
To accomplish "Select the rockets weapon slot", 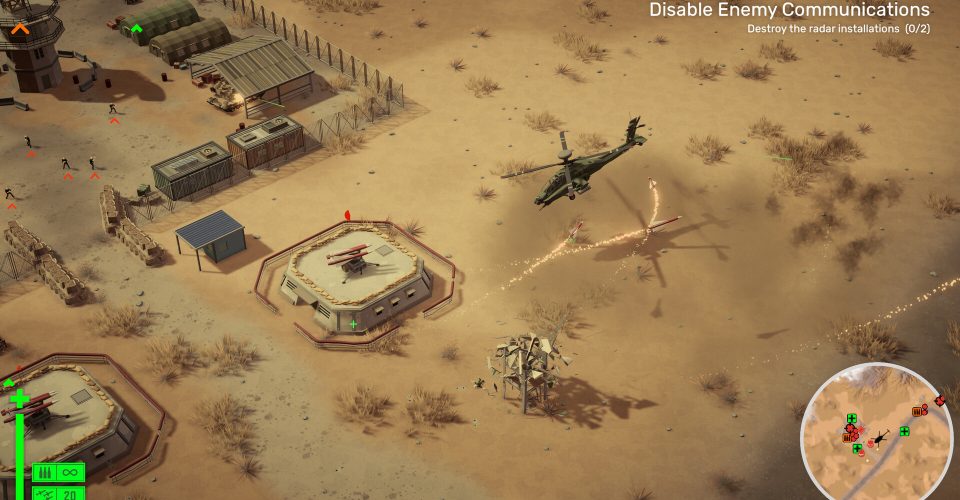I will click(58, 493).
